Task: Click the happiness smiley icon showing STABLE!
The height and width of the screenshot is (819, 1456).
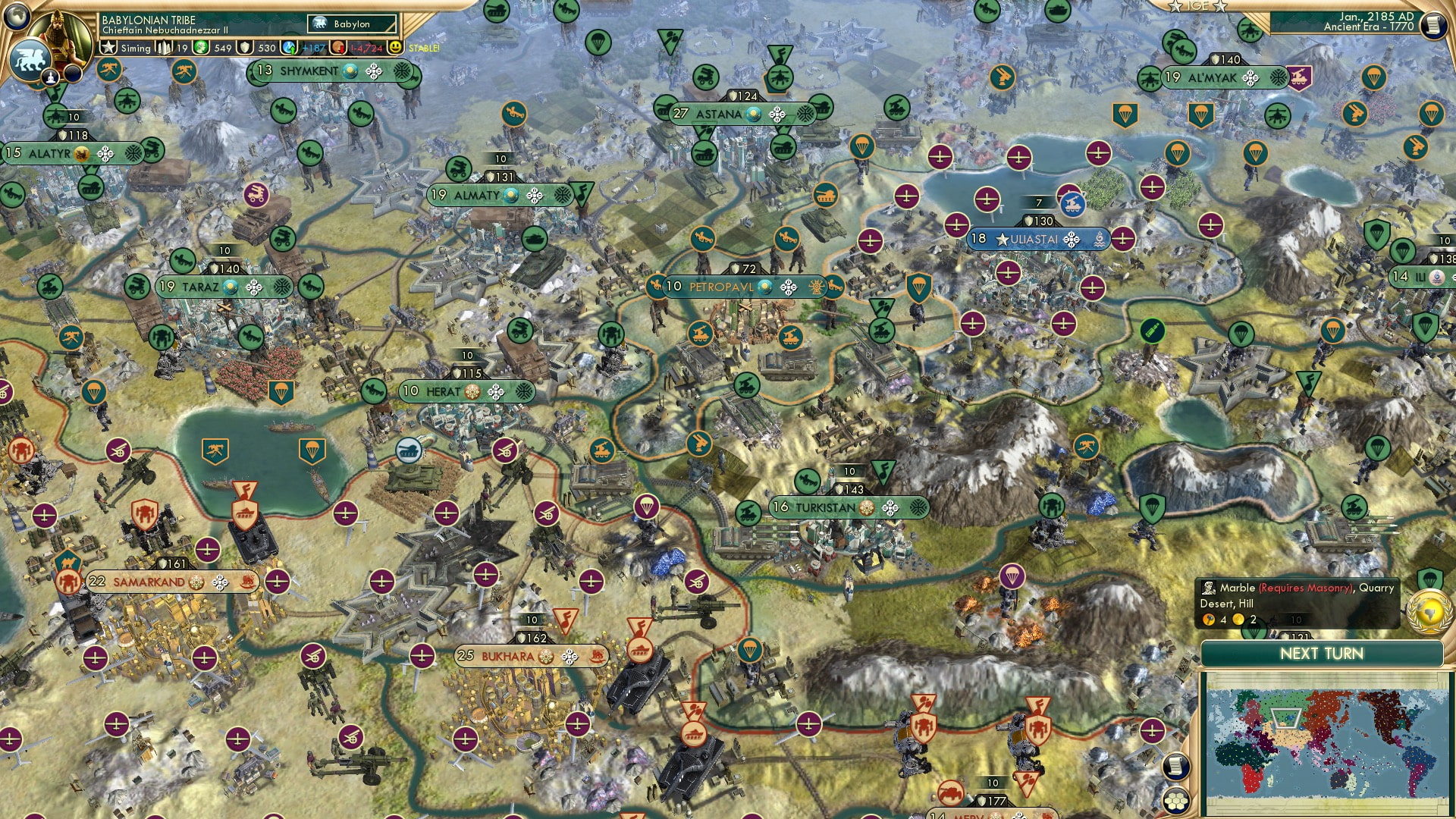Action: point(394,47)
